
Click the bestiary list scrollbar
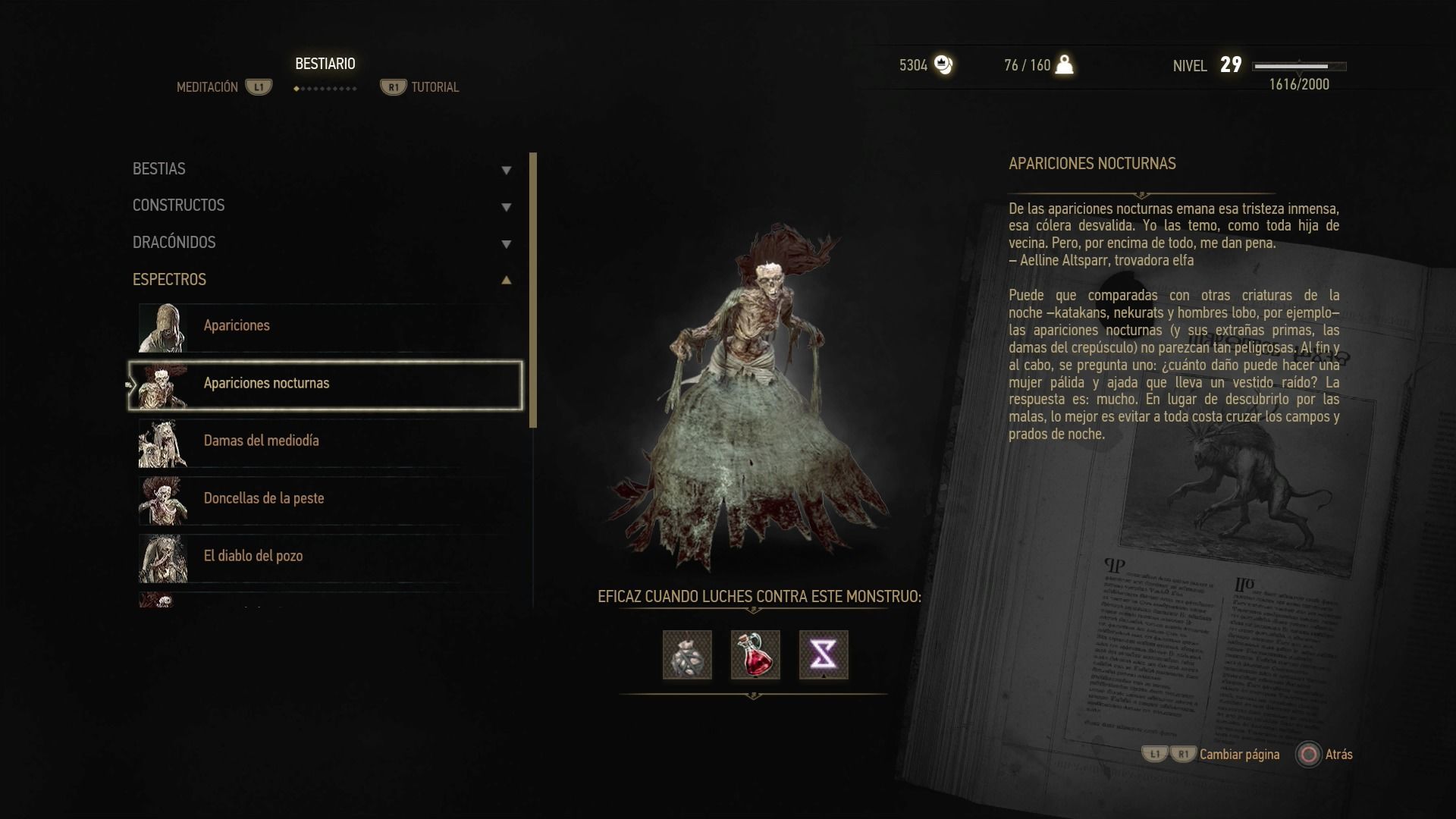pyautogui.click(x=533, y=290)
